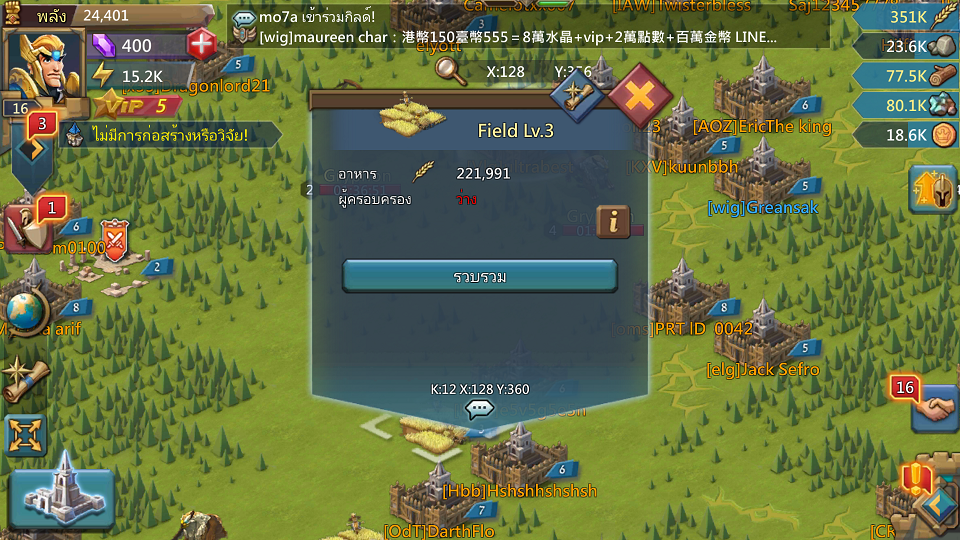960x540 pixels.
Task: View the VIP 5 badge details
Action: click(130, 105)
